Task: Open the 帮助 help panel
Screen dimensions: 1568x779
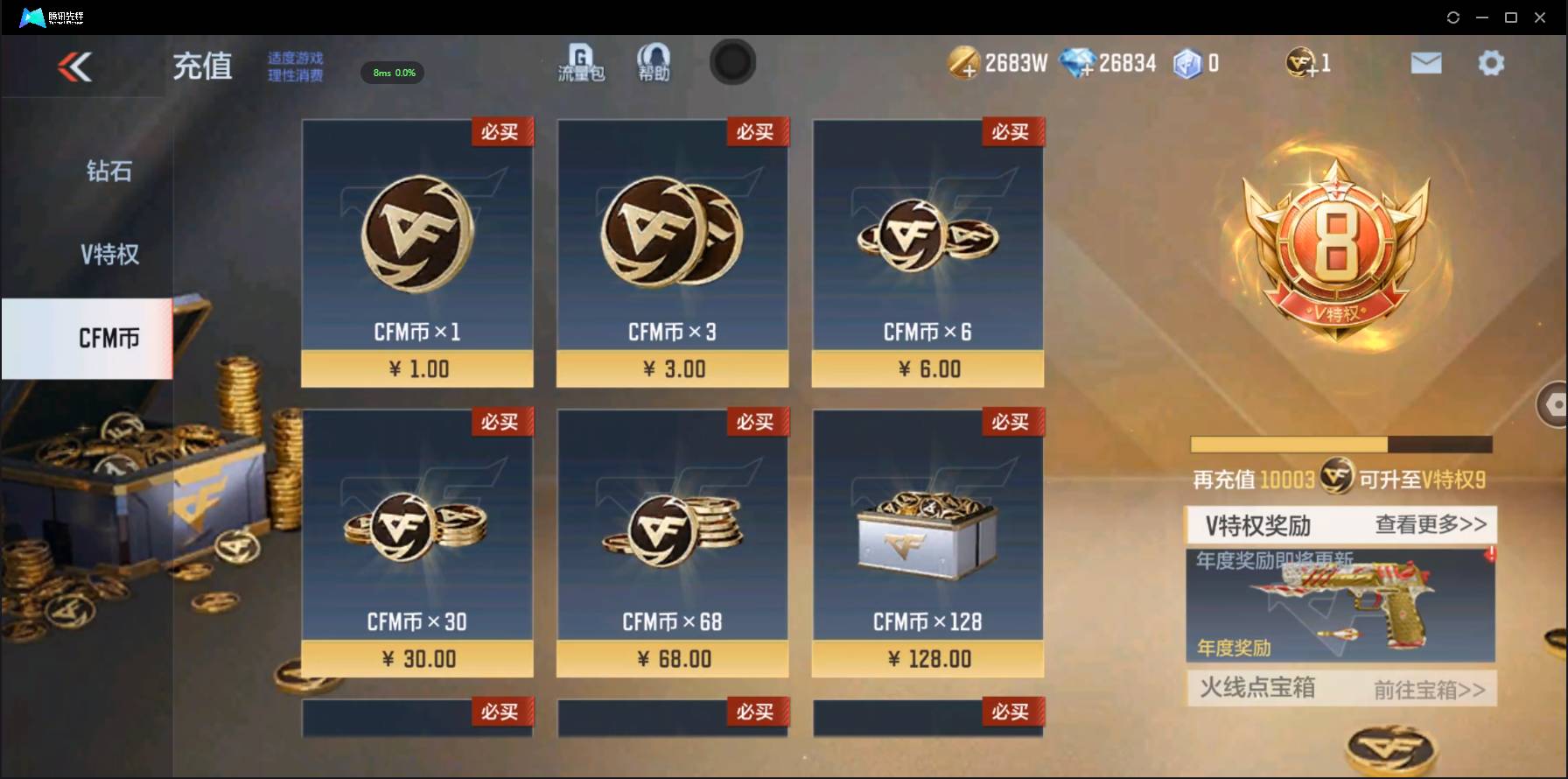Action: pyautogui.click(x=653, y=63)
